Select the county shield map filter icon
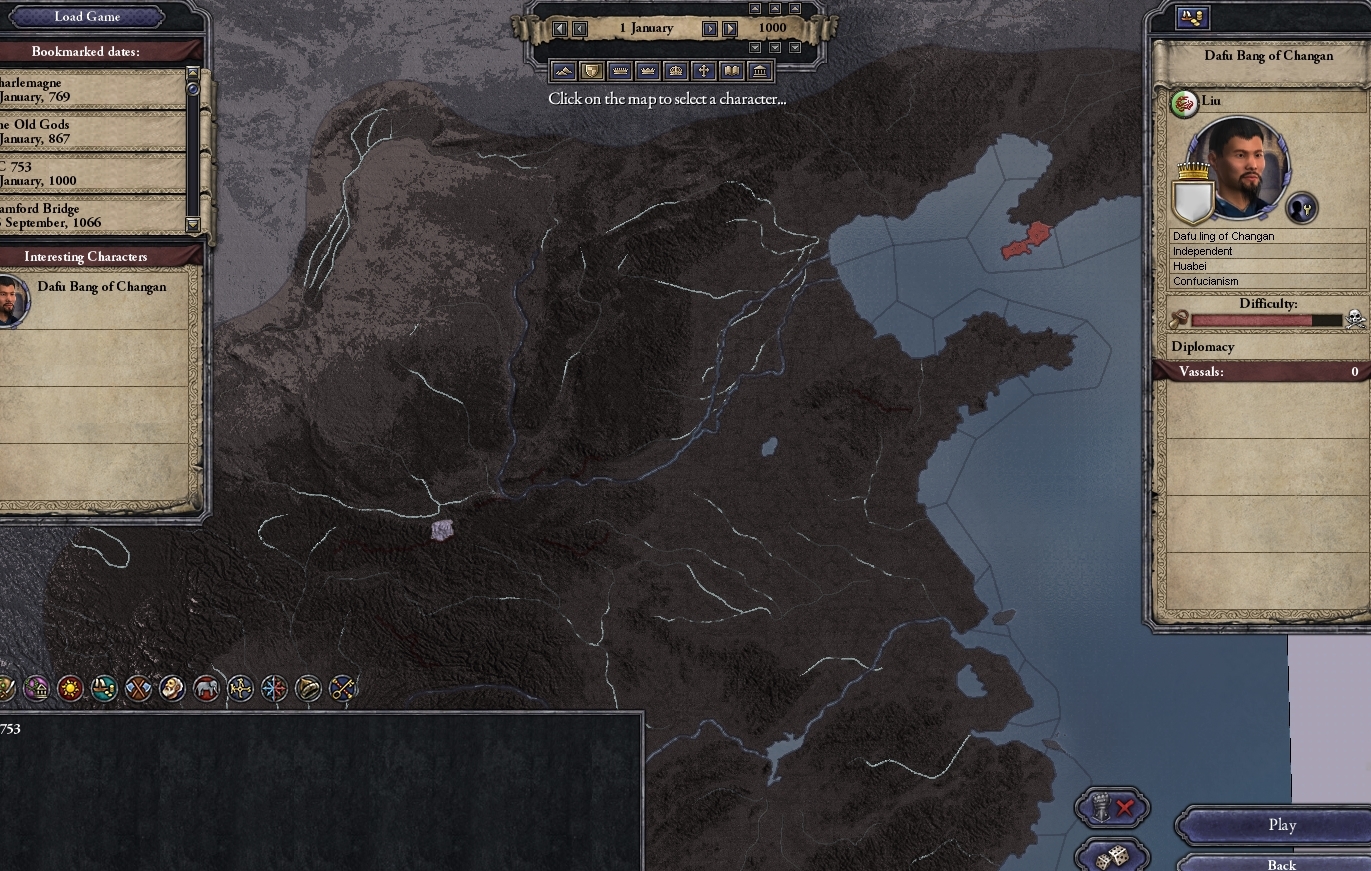Image resolution: width=1371 pixels, height=871 pixels. pos(590,71)
